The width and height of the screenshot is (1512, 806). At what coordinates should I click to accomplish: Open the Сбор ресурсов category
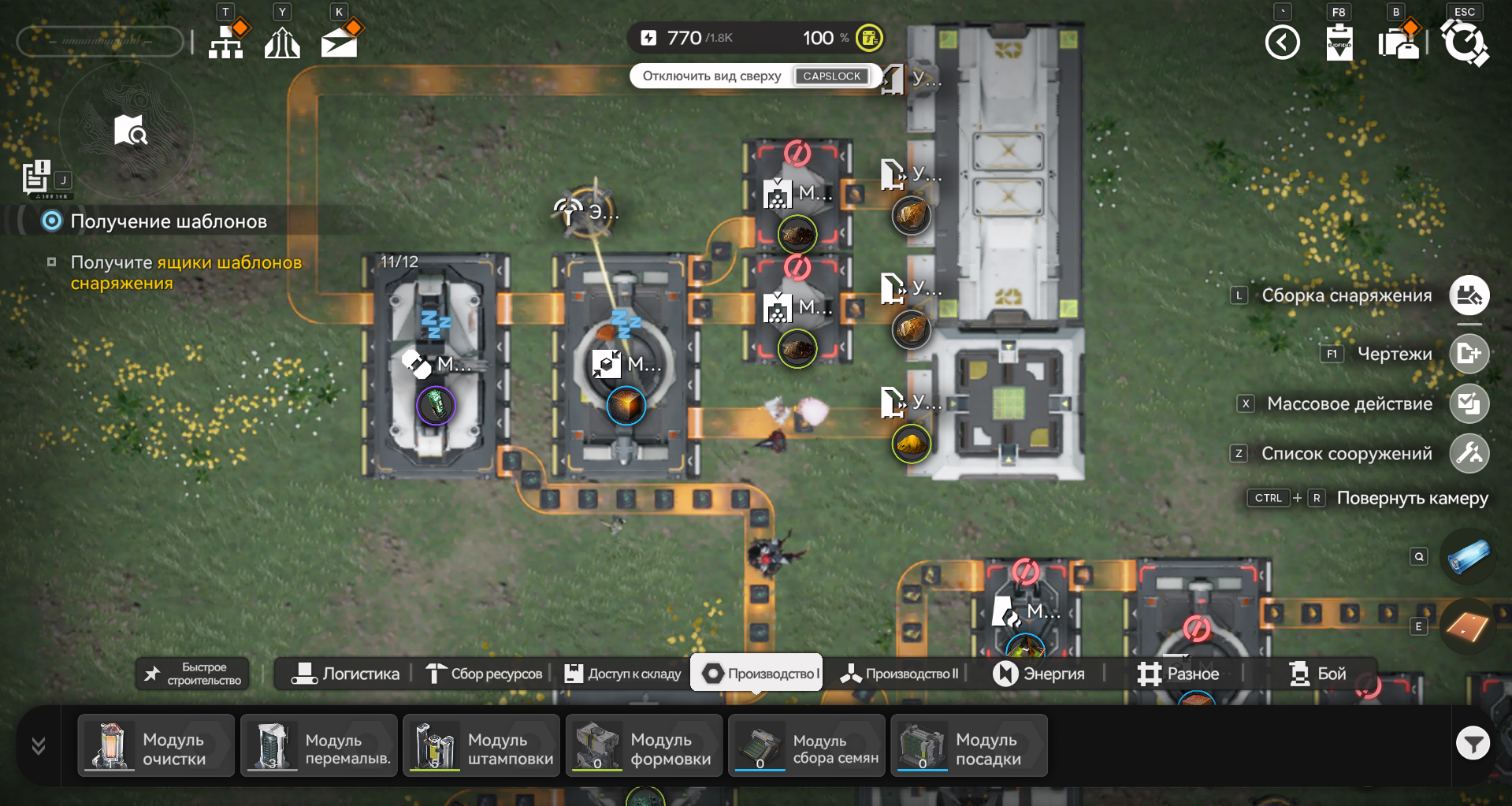pyautogui.click(x=484, y=674)
